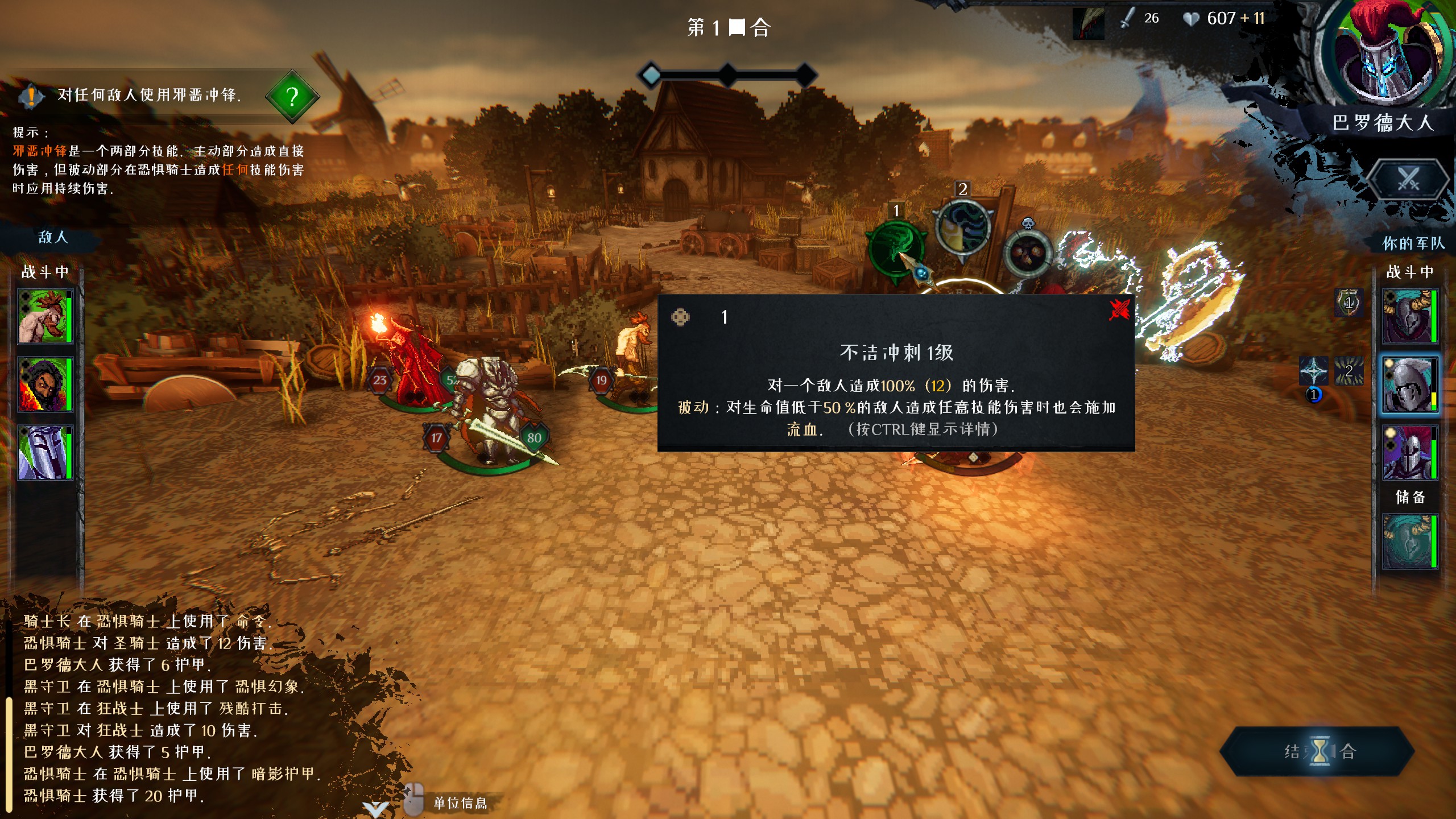Viewport: 1456px width, 819px height.
Task: Open Lord Barod's hero portrait
Action: pos(1383,54)
